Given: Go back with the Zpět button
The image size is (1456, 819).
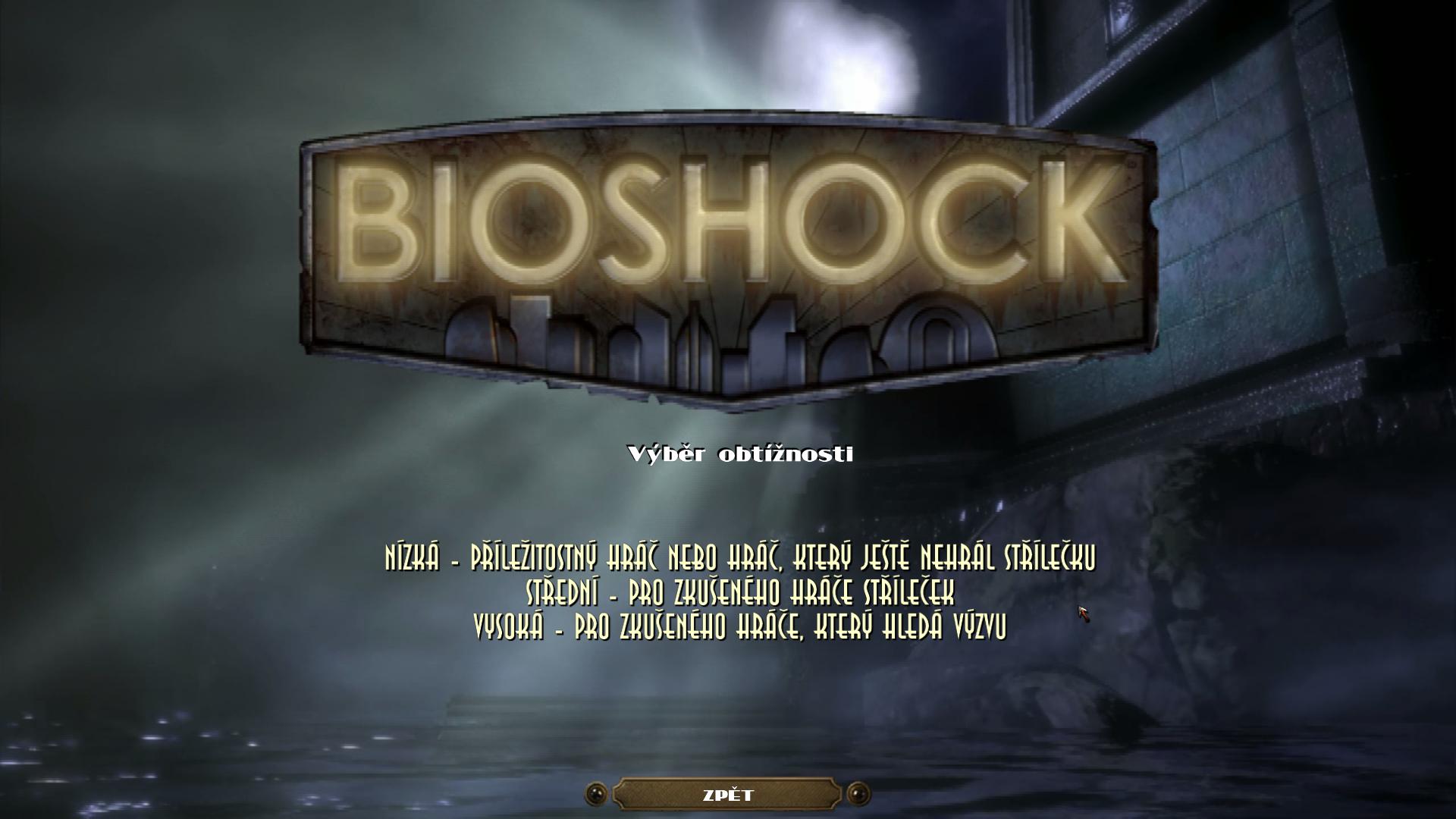Looking at the screenshot, I should [727, 795].
